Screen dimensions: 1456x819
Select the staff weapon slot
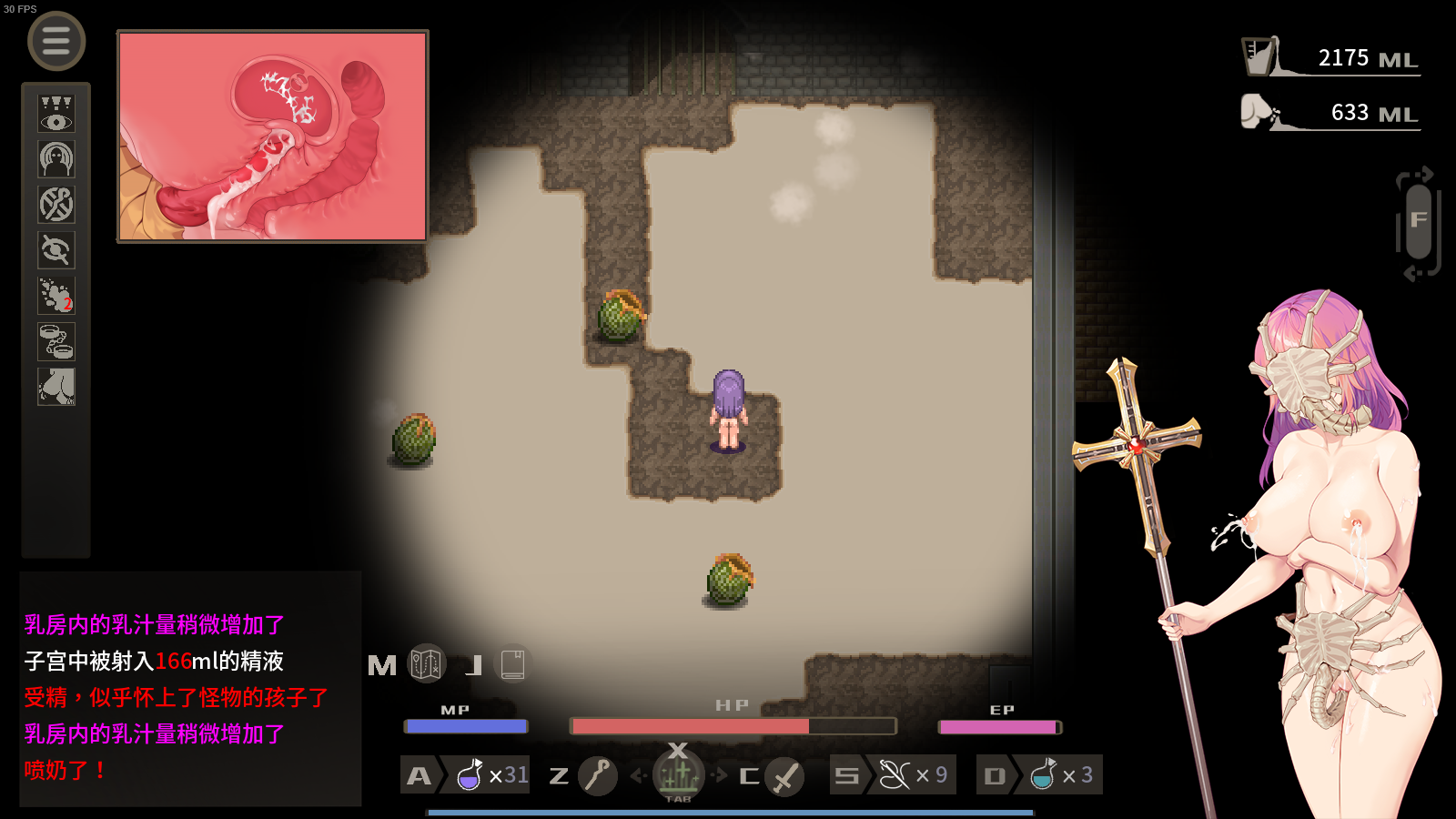pyautogui.click(x=597, y=775)
